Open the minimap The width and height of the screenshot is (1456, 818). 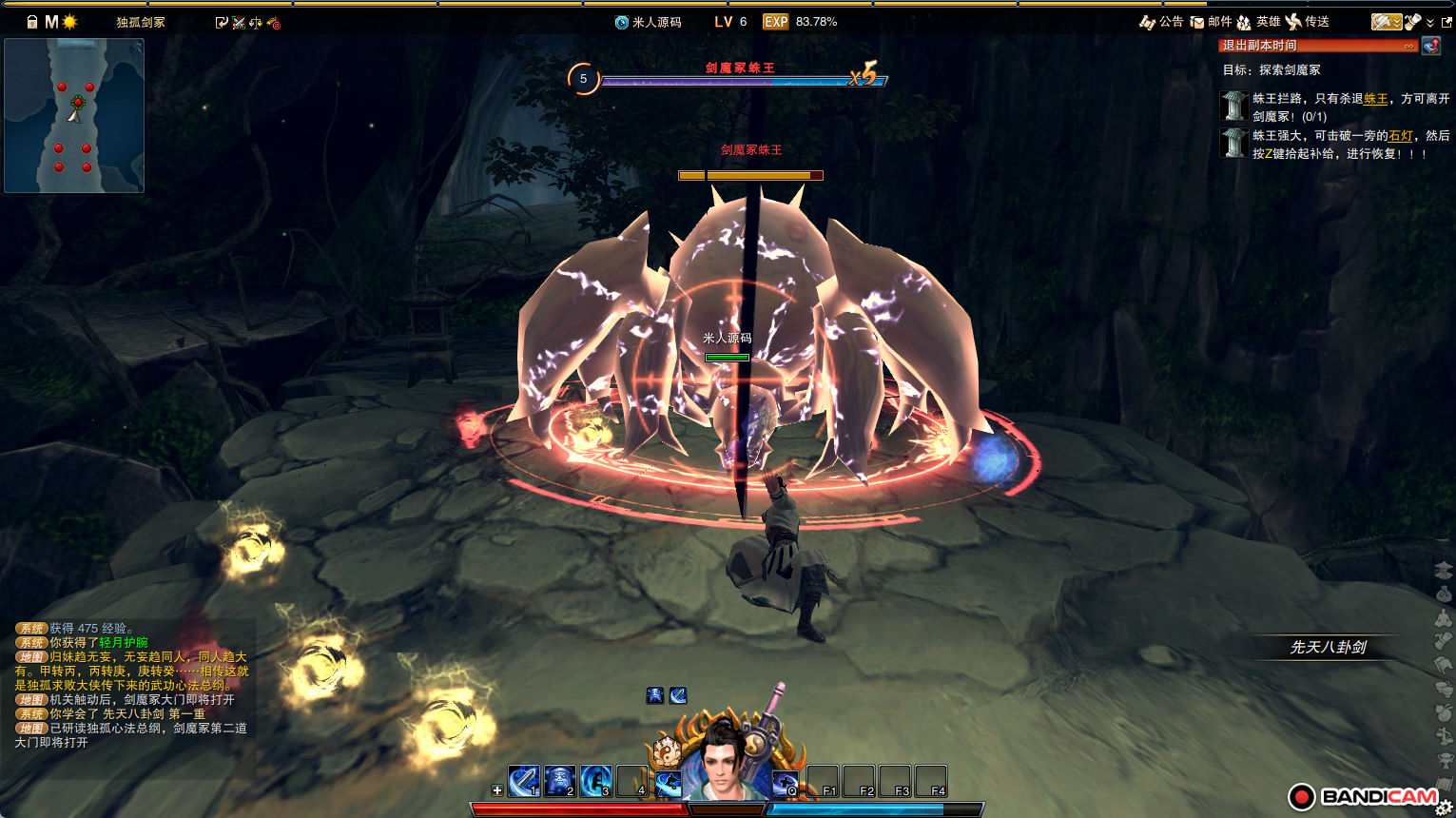tap(74, 115)
